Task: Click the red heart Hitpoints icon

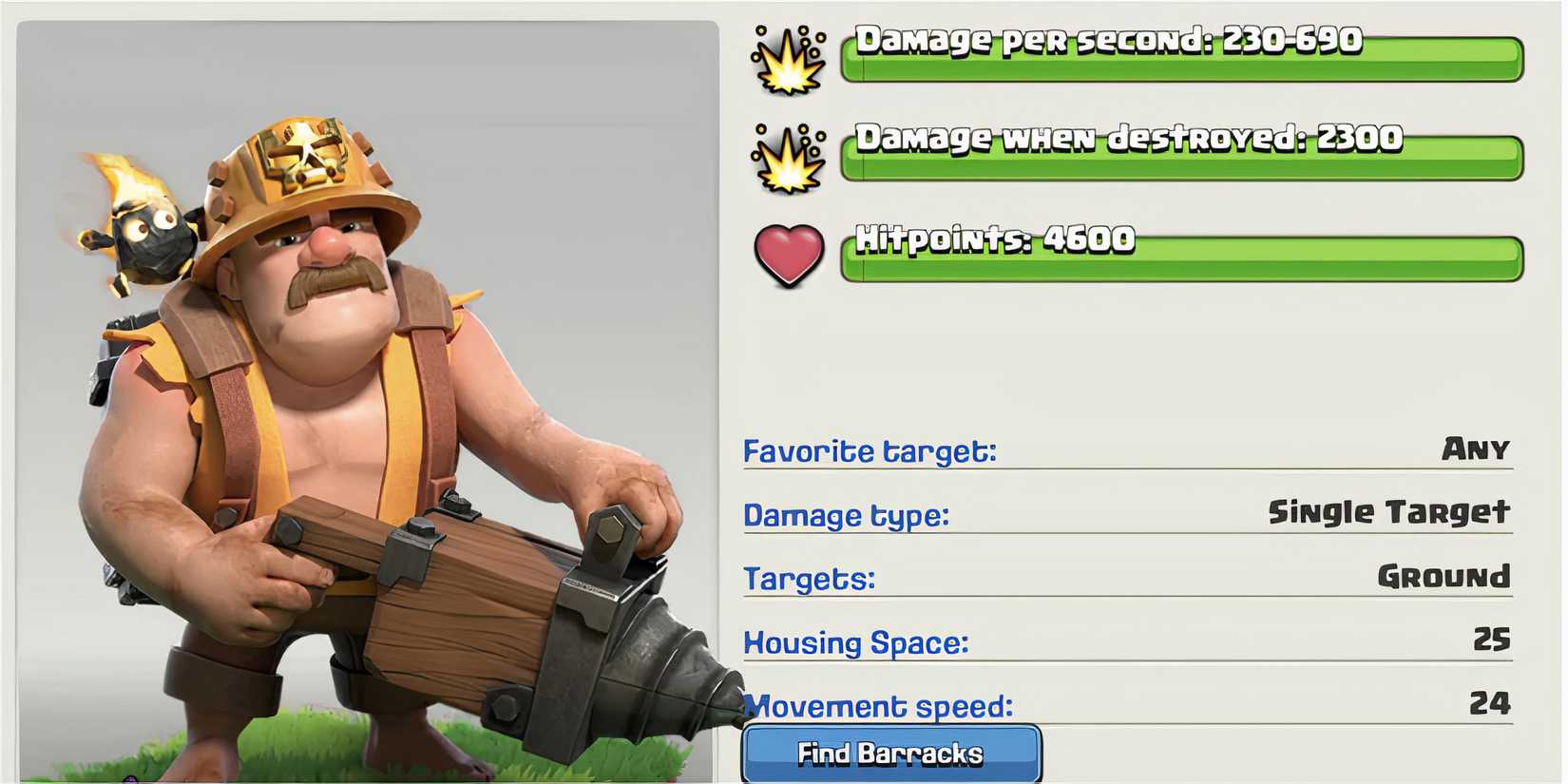Action: click(787, 252)
